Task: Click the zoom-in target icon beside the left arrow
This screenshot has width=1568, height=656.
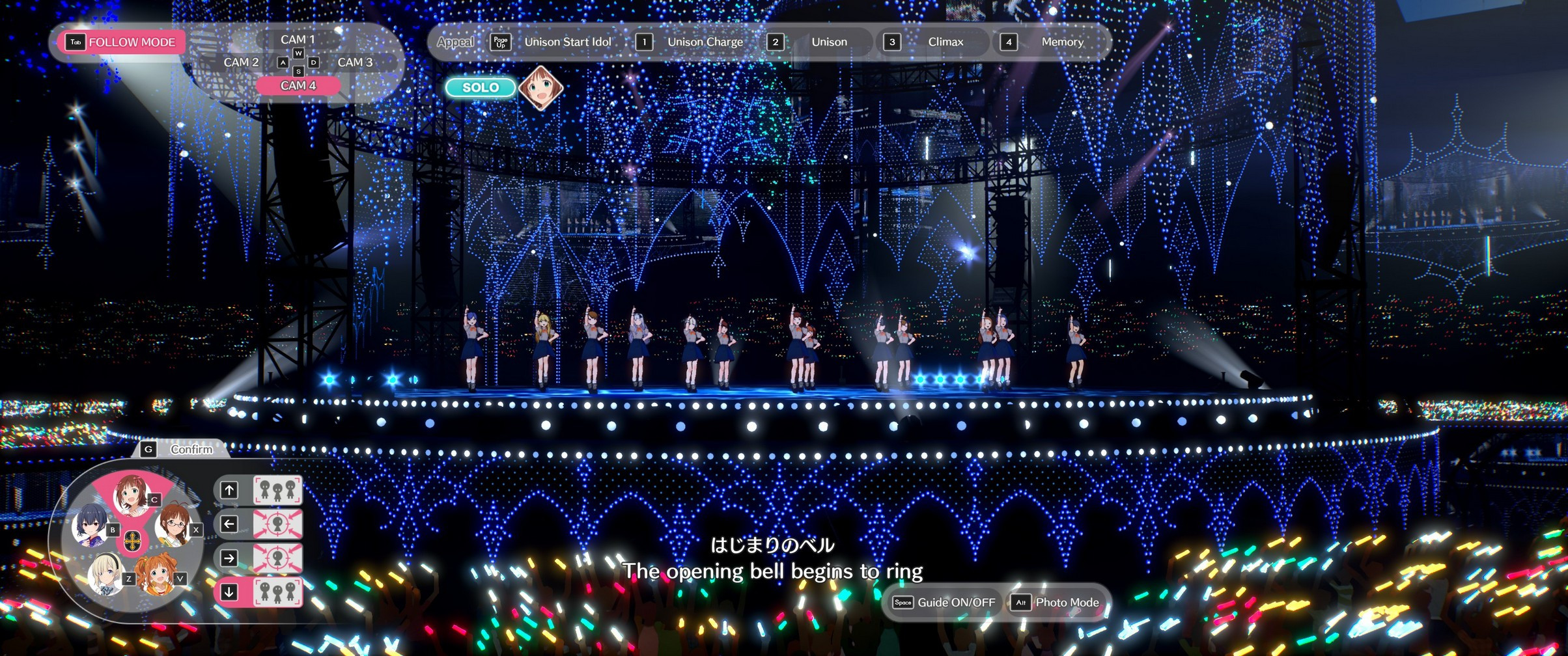Action: click(x=279, y=524)
